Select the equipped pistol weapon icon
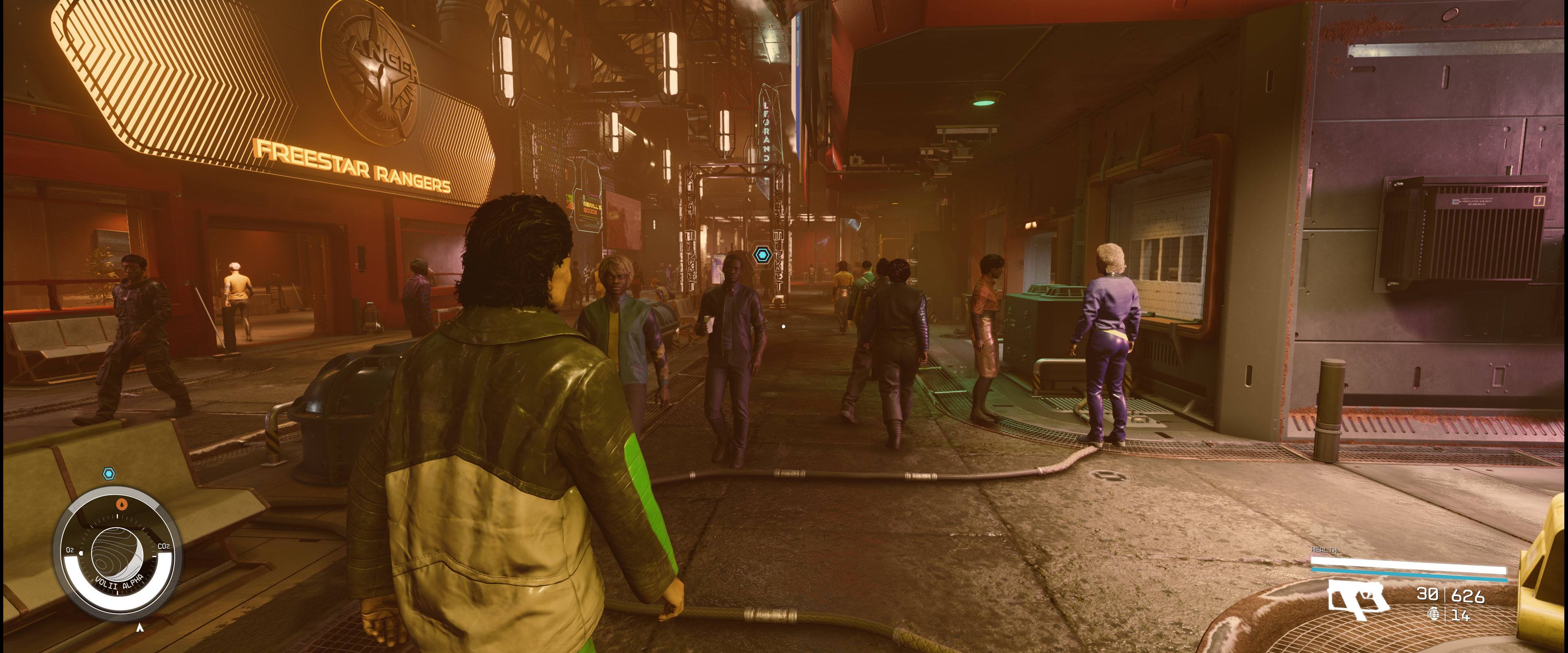The width and height of the screenshot is (1568, 653). [x=1358, y=599]
